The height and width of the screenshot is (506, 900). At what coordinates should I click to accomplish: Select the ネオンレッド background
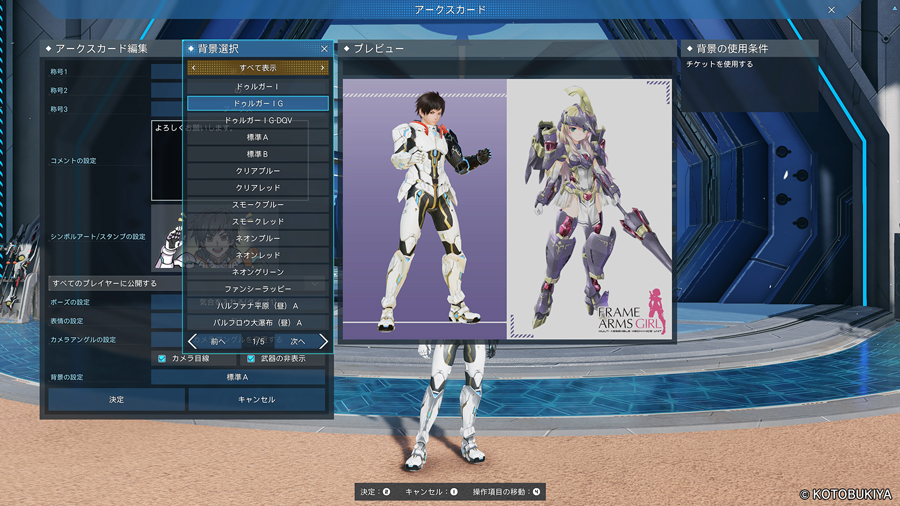258,255
